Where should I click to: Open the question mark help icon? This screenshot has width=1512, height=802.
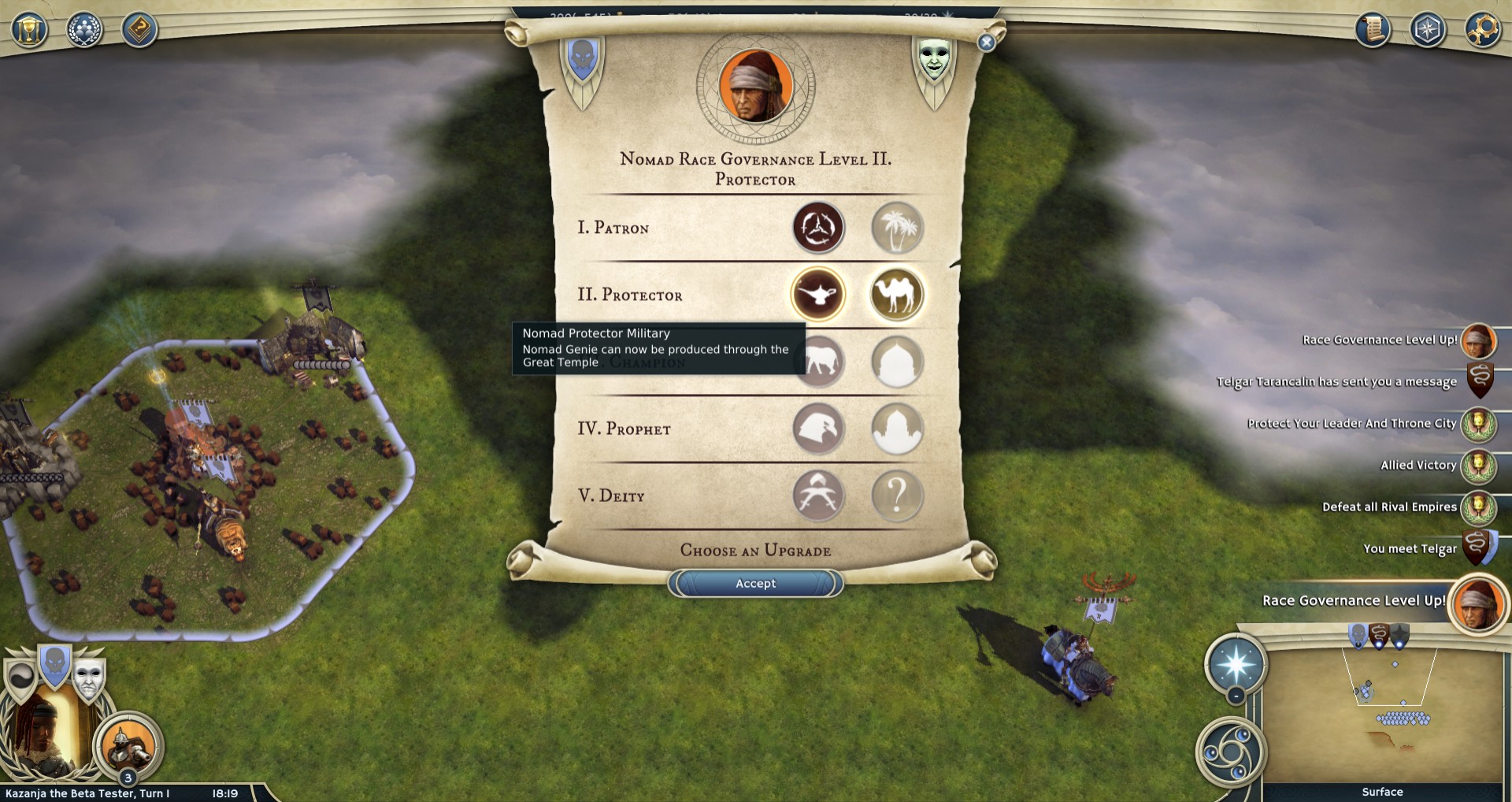pyautogui.click(x=139, y=30)
